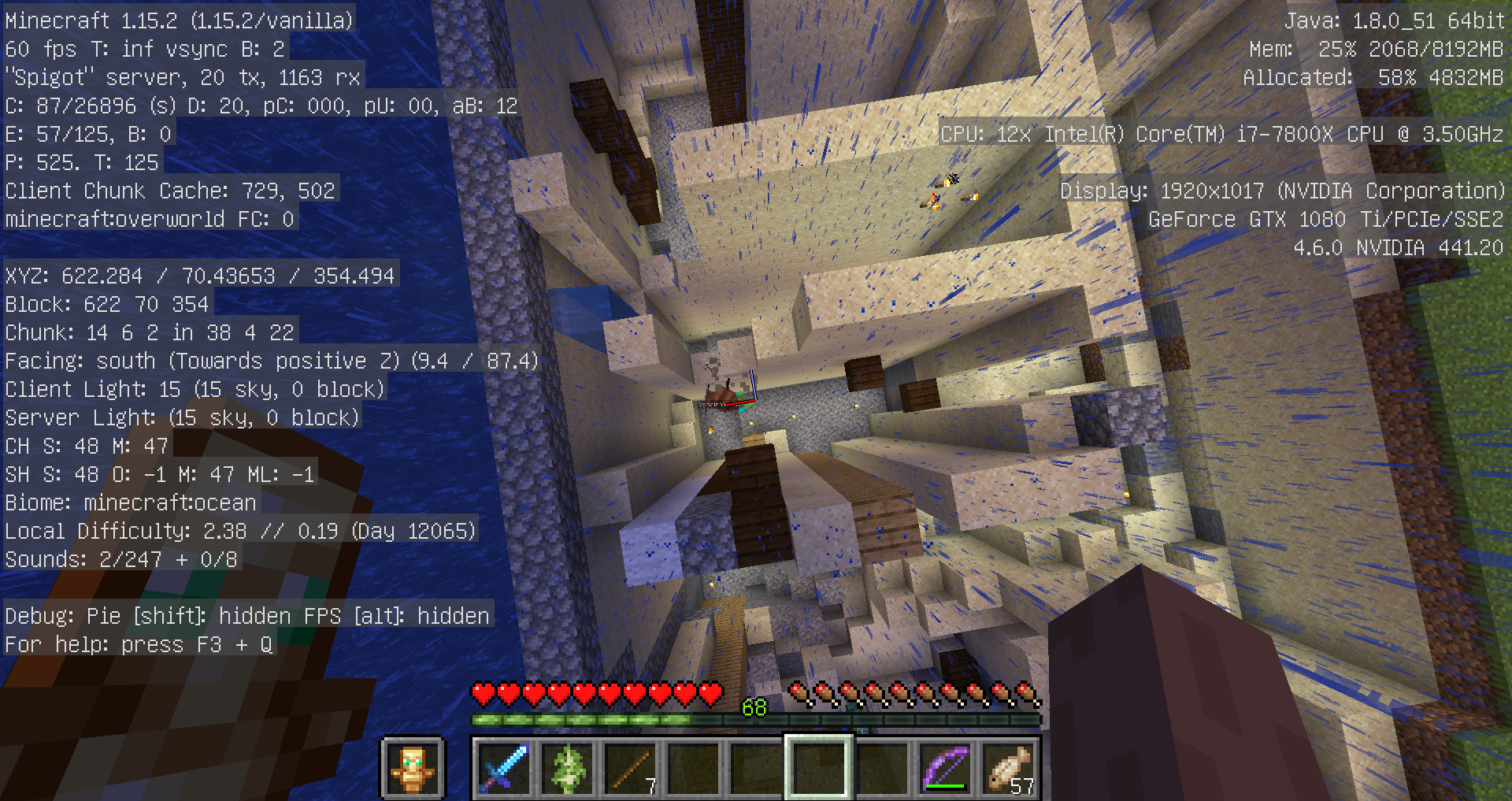Select the stack of 7 sticks
The width and height of the screenshot is (1512, 801).
pos(630,768)
